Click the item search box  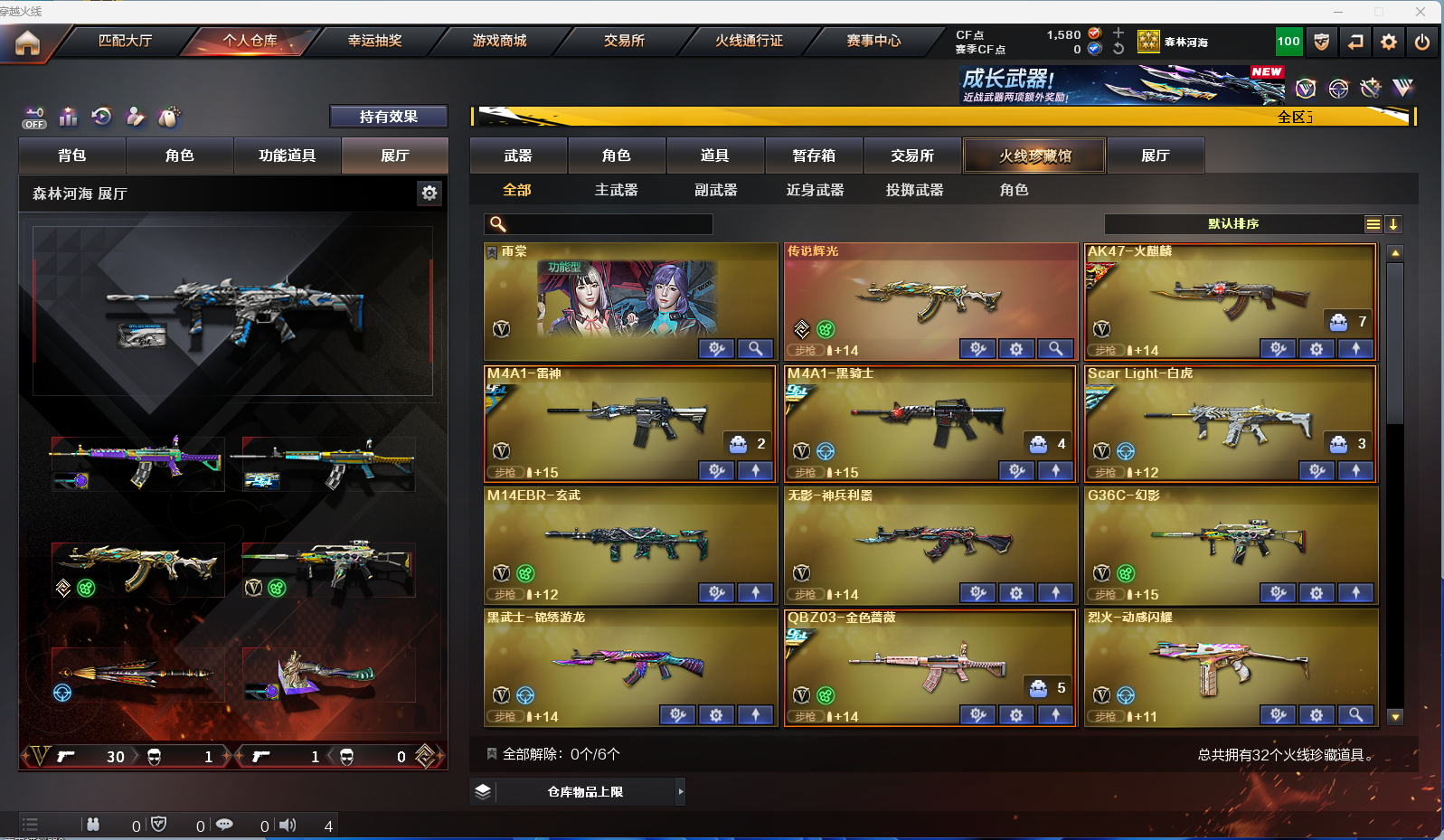pos(608,224)
